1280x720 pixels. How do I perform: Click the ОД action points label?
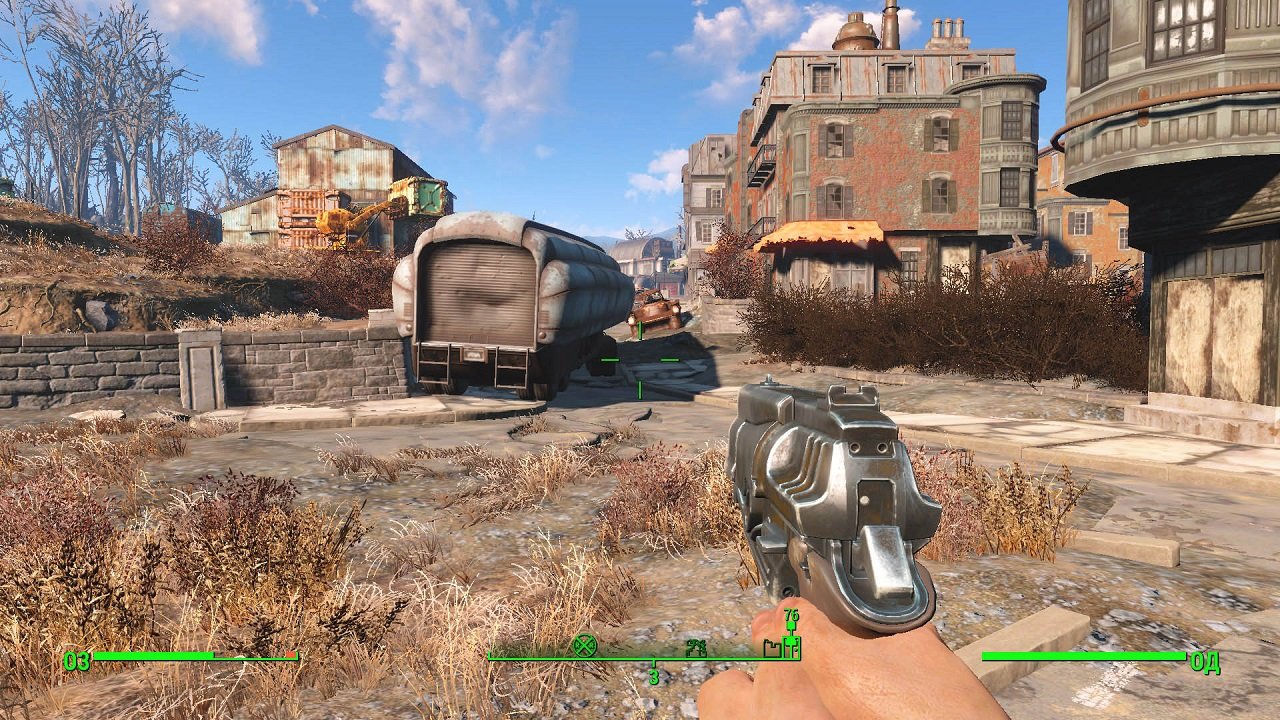[x=1205, y=660]
